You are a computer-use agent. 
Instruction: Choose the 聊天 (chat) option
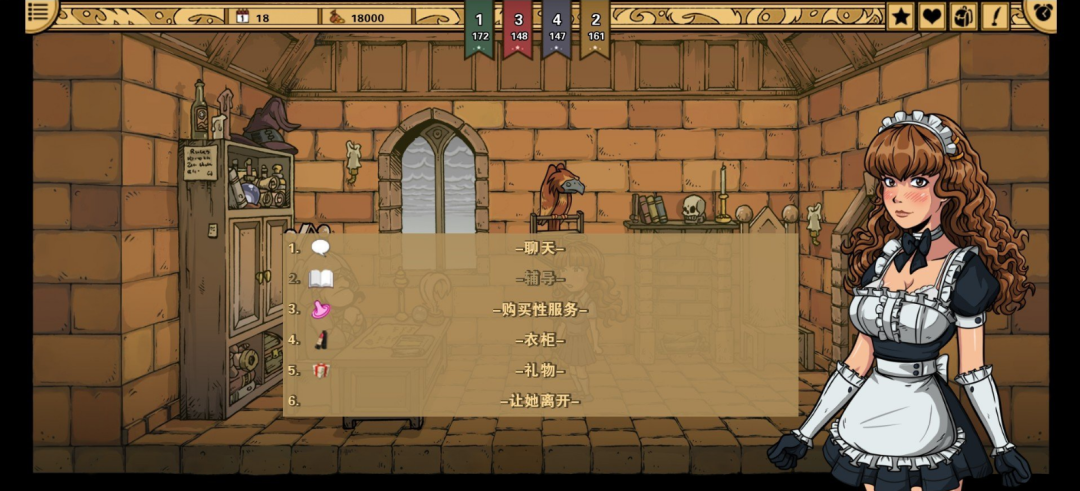coord(540,248)
